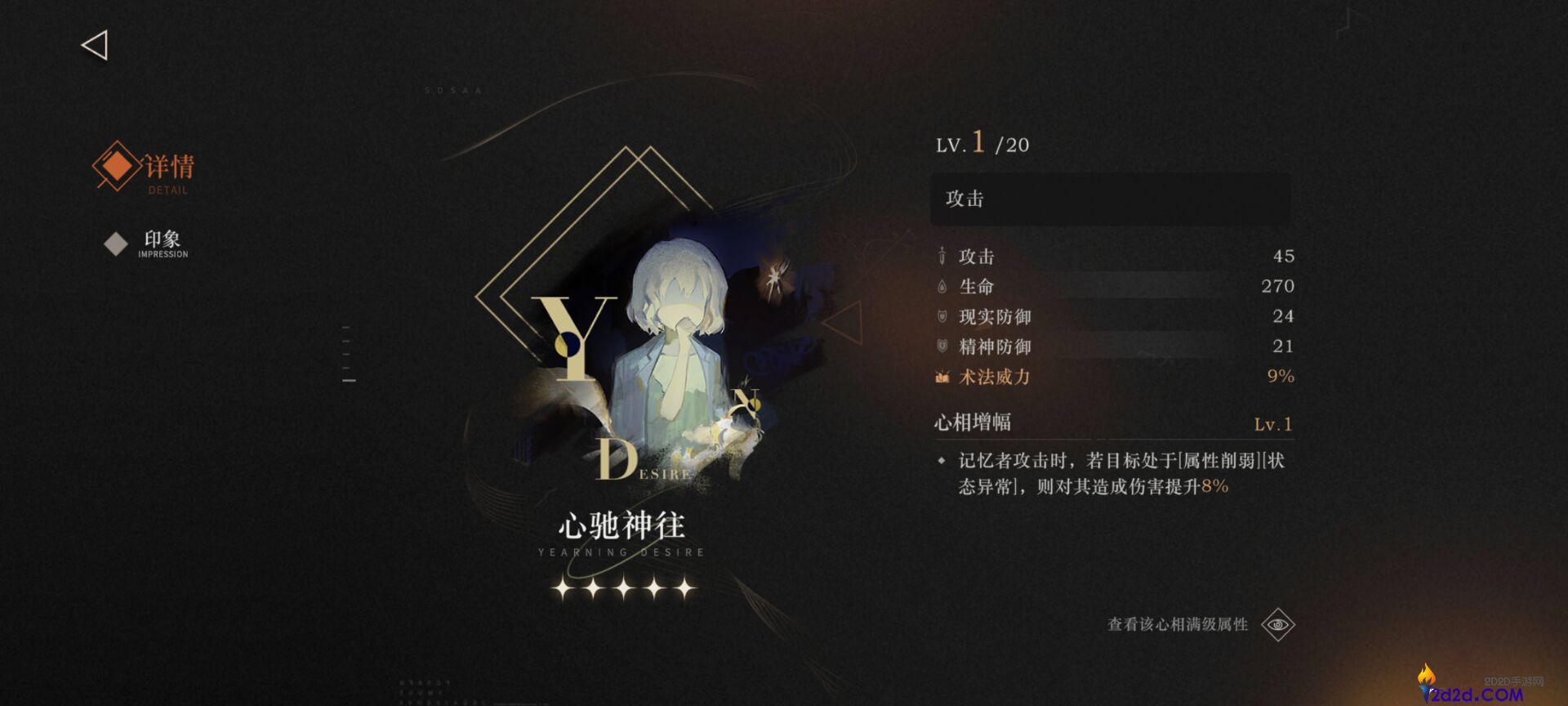1568x706 pixels.
Task: Expand the 心相增幅 Lv.1 section
Action: click(x=1114, y=422)
